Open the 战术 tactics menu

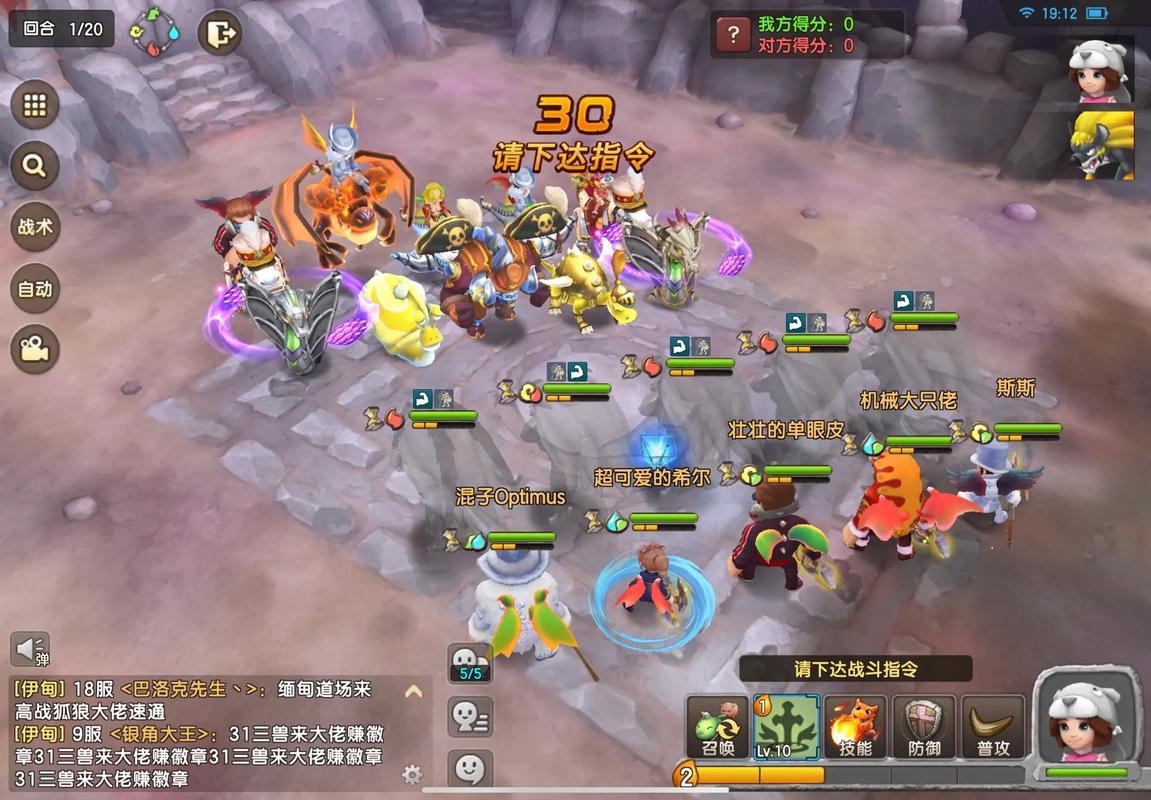pos(35,227)
